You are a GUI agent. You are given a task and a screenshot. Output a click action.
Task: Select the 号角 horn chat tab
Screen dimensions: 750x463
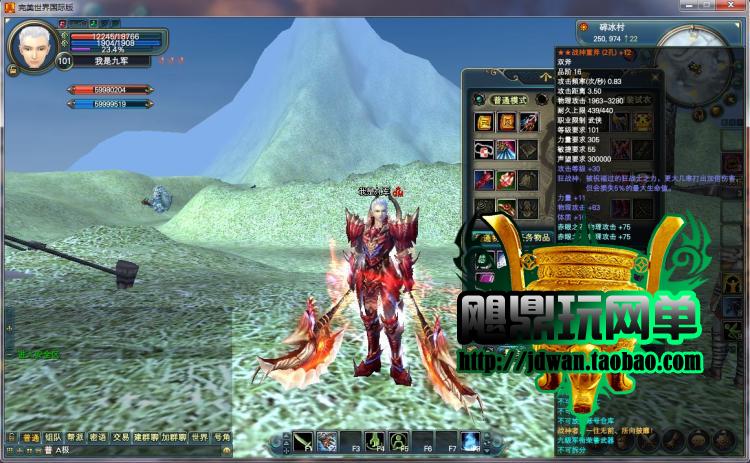(222, 437)
